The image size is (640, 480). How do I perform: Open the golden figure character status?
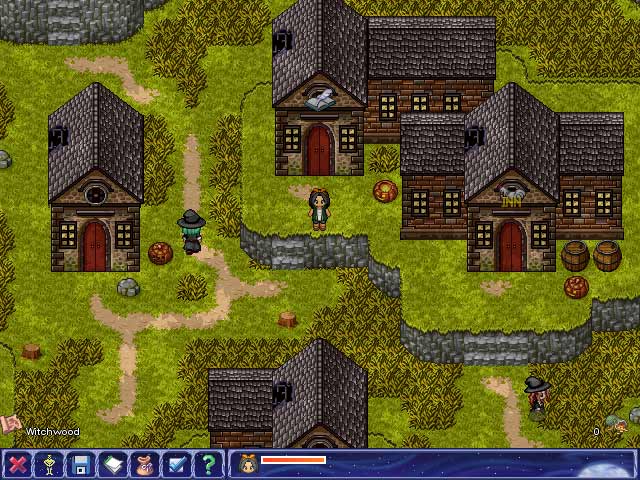click(49, 464)
